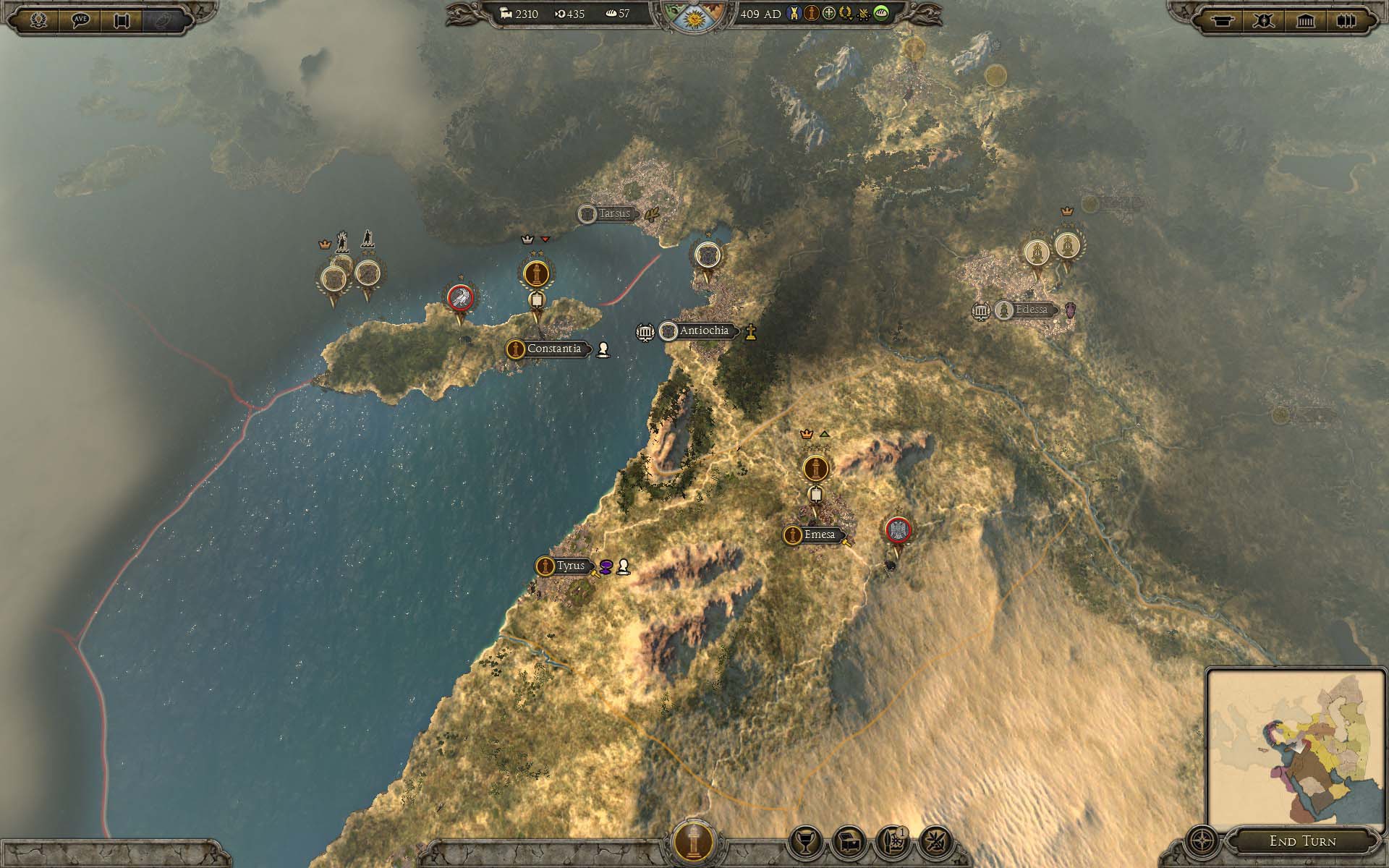Click the green bread food status icon

pyautogui.click(x=880, y=14)
